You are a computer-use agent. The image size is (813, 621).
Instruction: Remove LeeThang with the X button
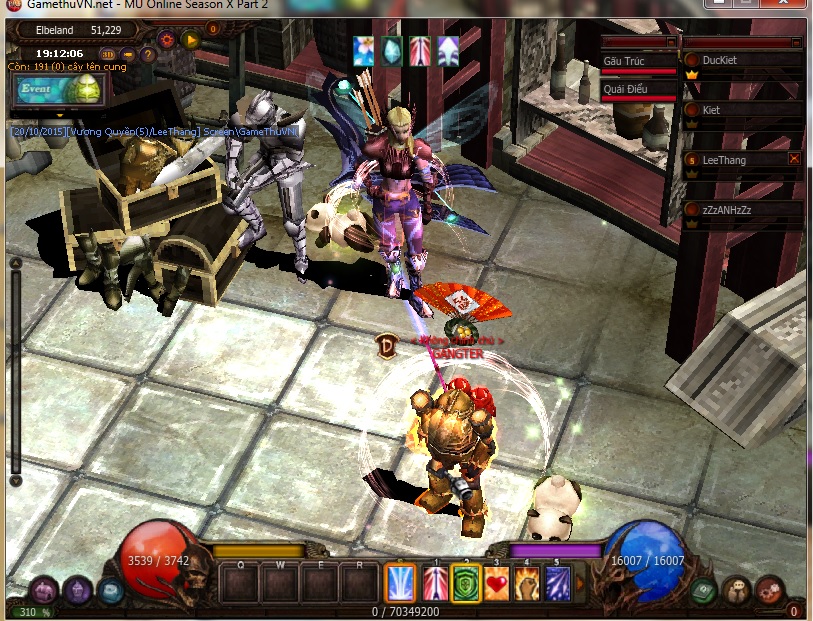point(794,158)
